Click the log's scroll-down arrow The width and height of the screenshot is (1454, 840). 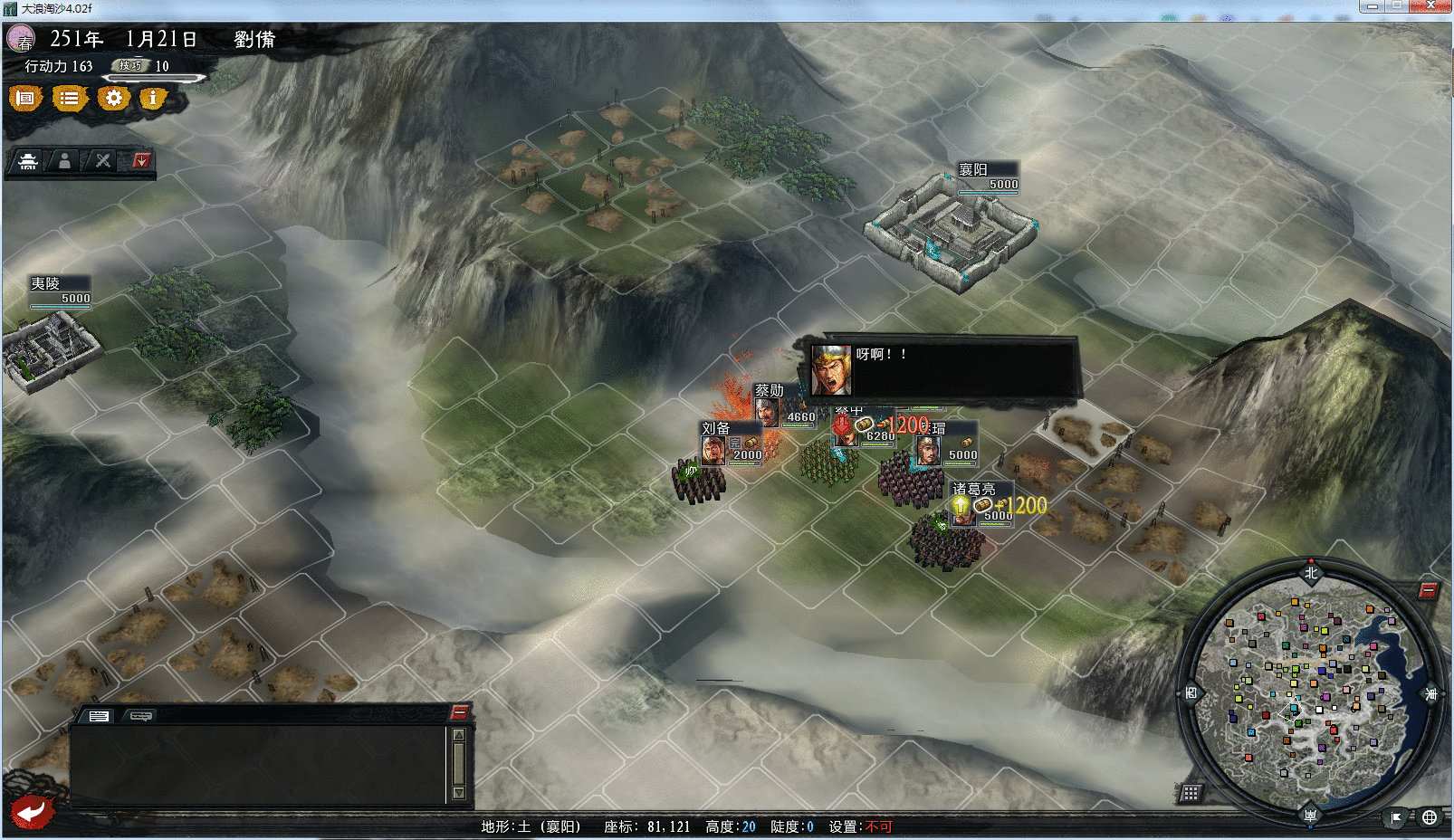pyautogui.click(x=459, y=793)
